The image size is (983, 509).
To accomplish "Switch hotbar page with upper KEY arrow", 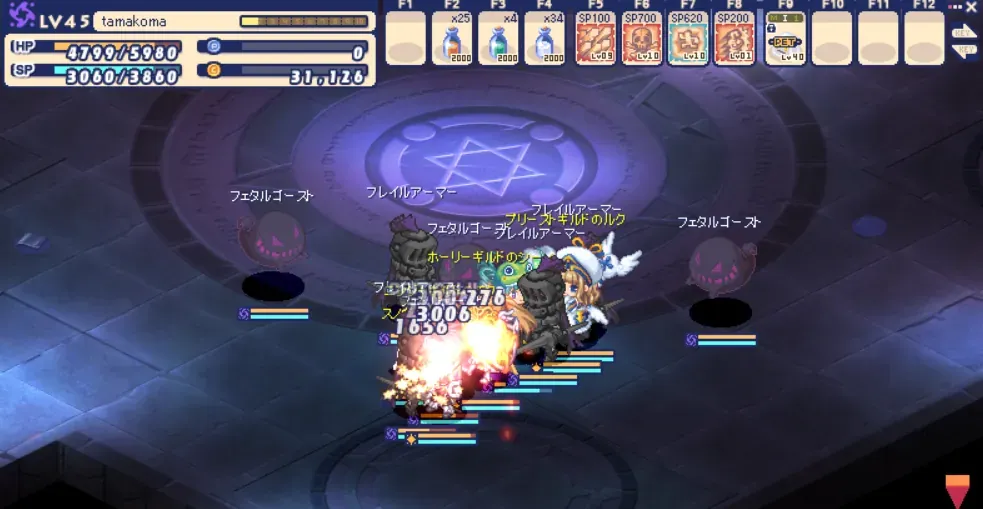I will point(964,31).
